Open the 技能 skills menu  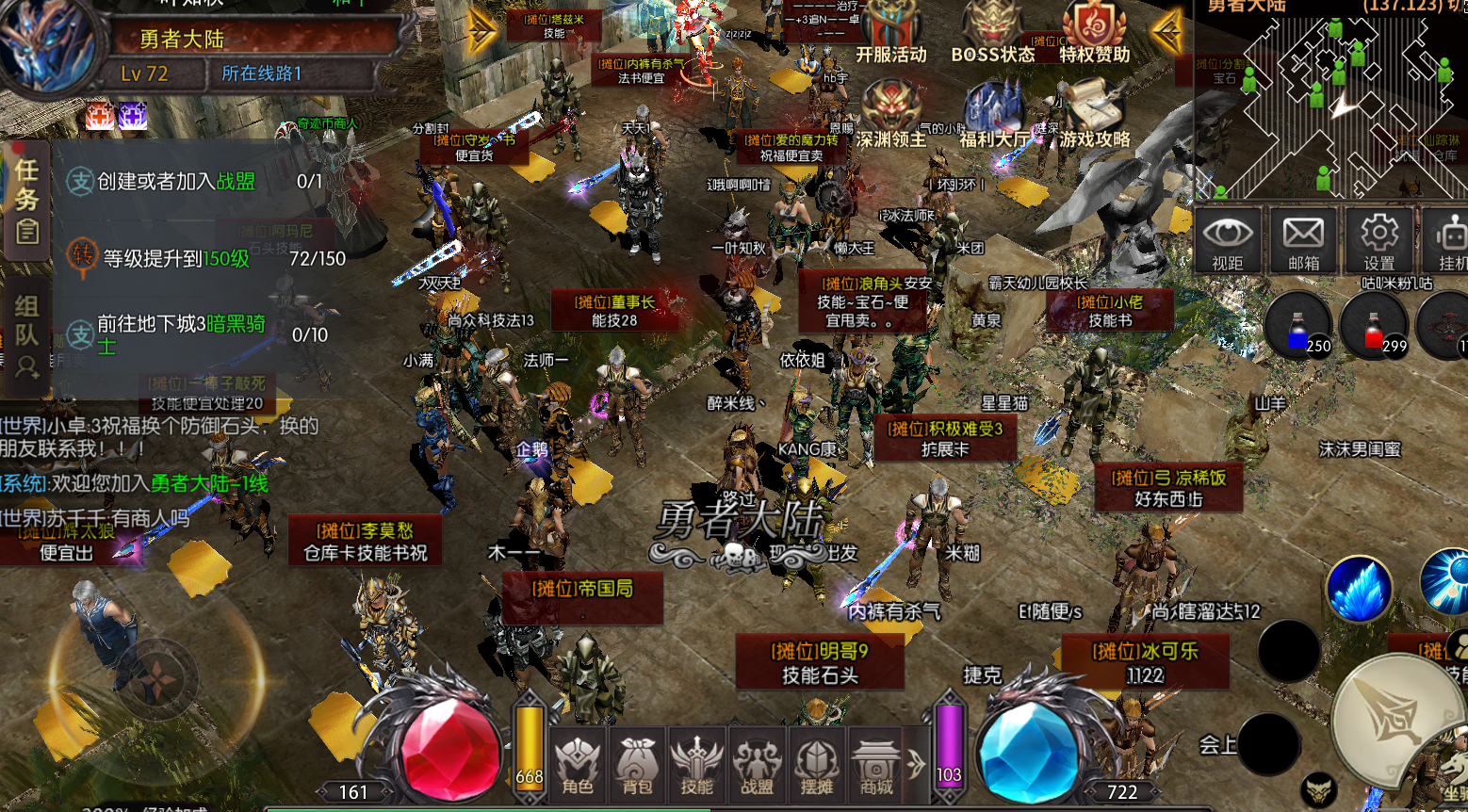click(697, 765)
